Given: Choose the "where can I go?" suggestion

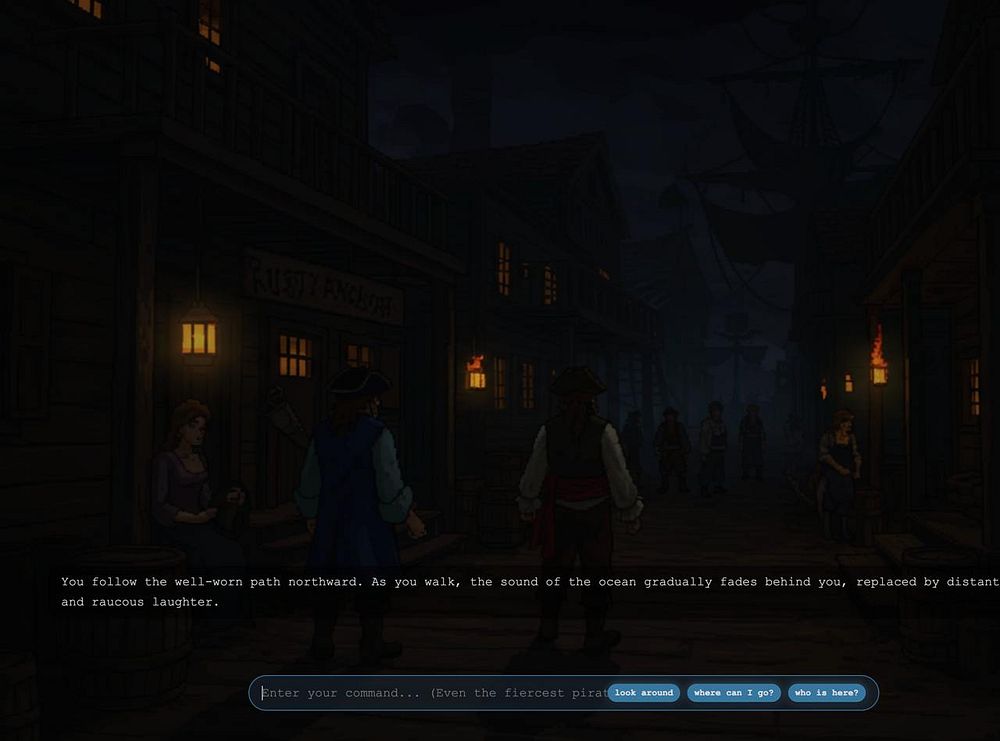Looking at the screenshot, I should tap(734, 693).
